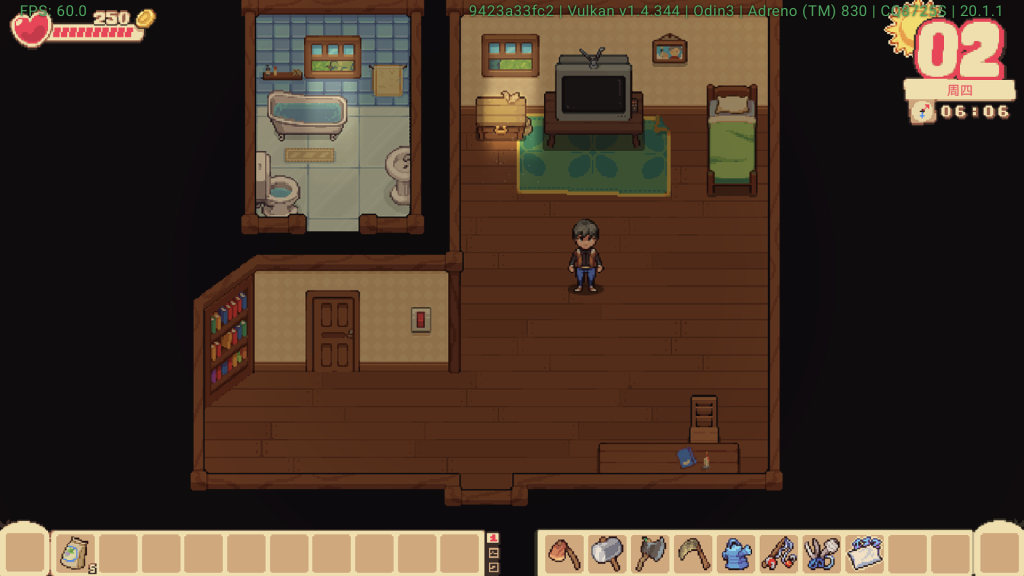Switch to inventory row 1 tab
The image size is (1024, 576).
click(492, 538)
